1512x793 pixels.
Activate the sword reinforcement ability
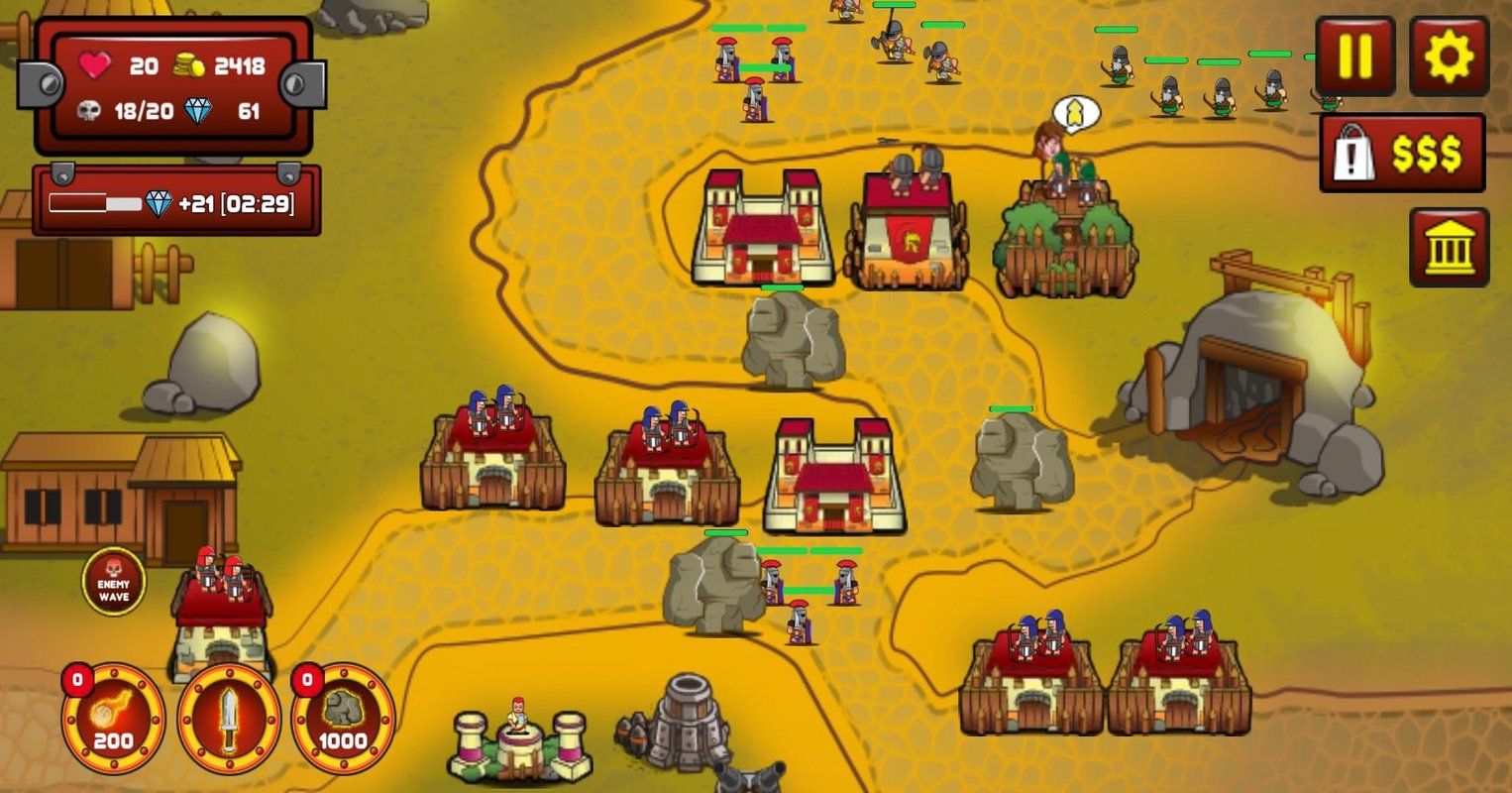(x=229, y=719)
